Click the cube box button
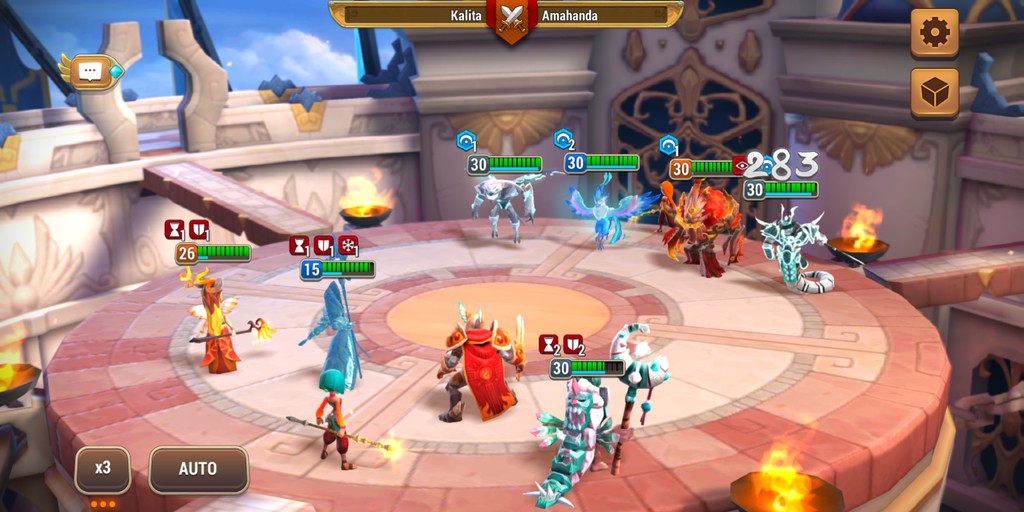Viewport: 1024px width, 512px height. [x=934, y=92]
